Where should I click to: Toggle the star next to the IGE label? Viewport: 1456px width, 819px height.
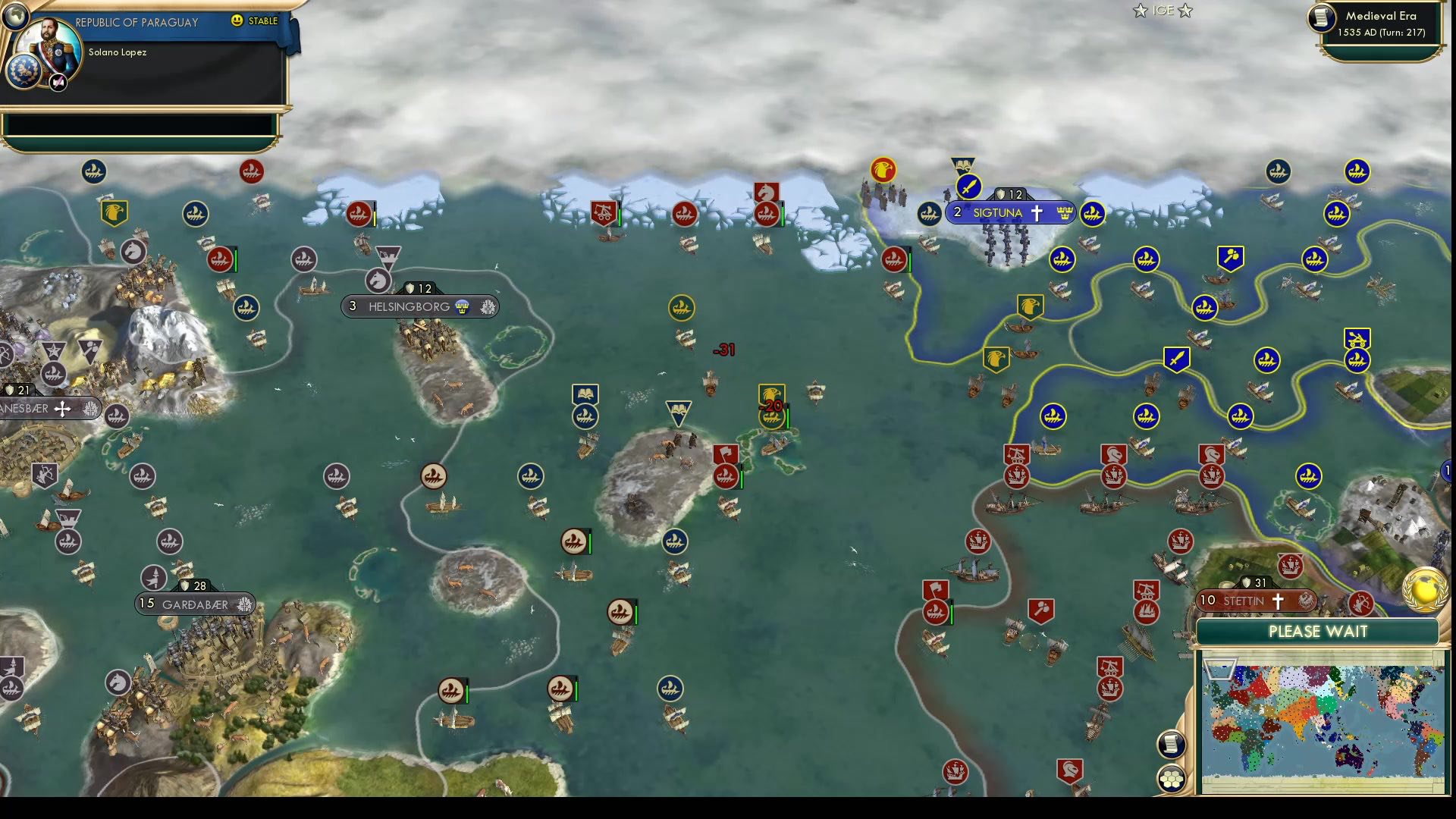point(1139,11)
